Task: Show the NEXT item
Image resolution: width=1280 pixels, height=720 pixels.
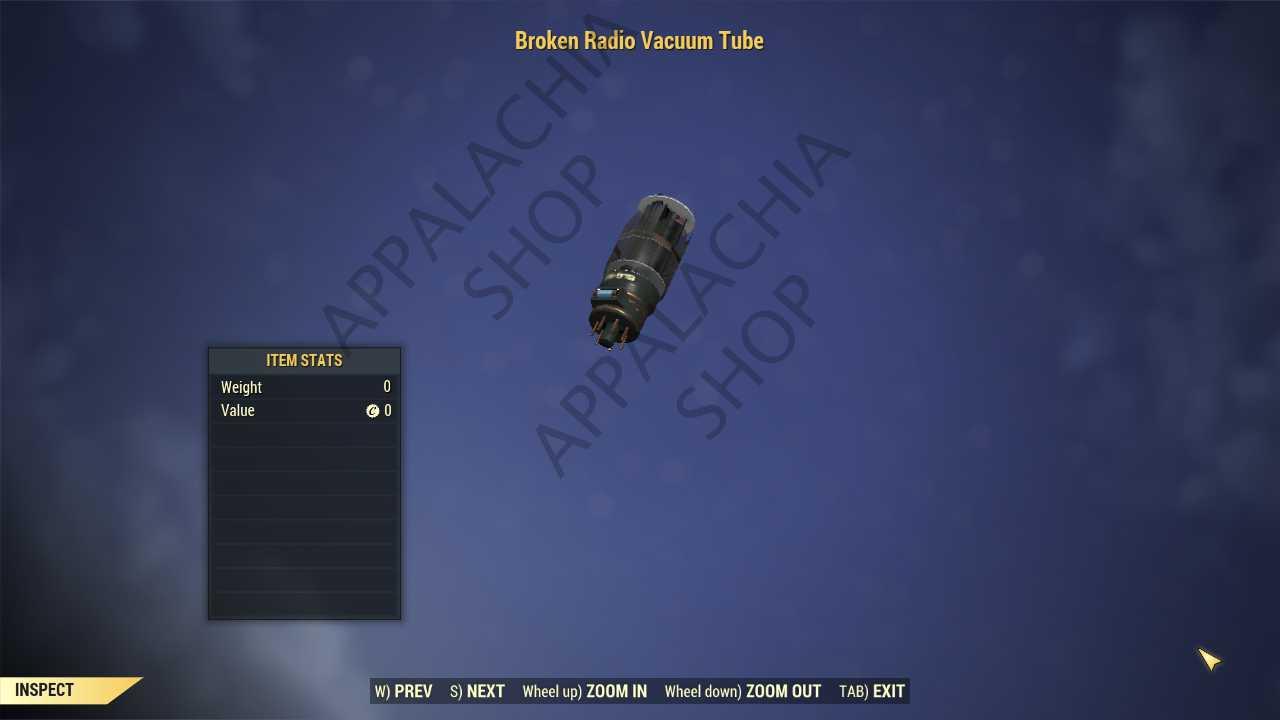Action: pyautogui.click(x=478, y=691)
